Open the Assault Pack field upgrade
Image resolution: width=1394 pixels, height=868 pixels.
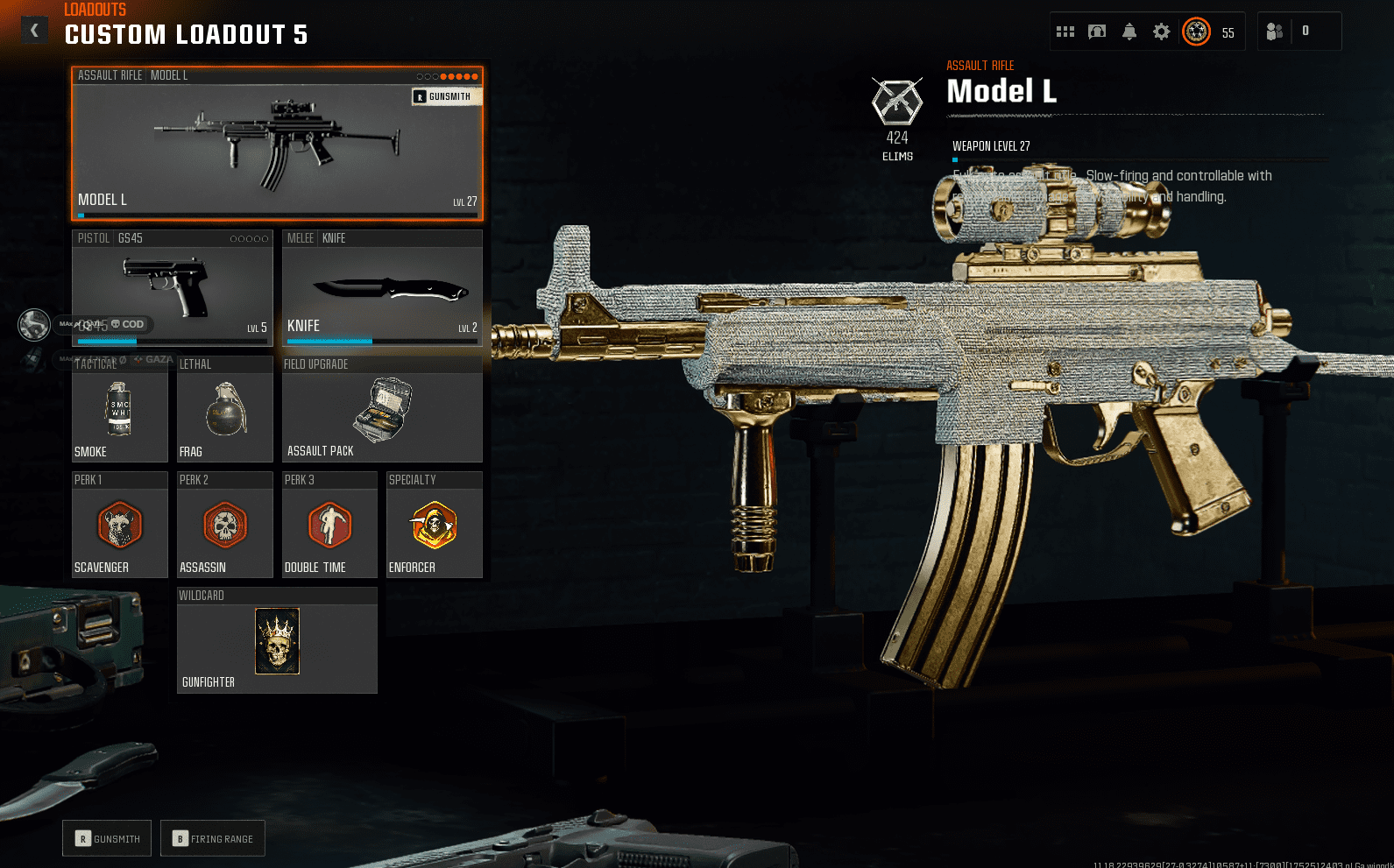[382, 412]
